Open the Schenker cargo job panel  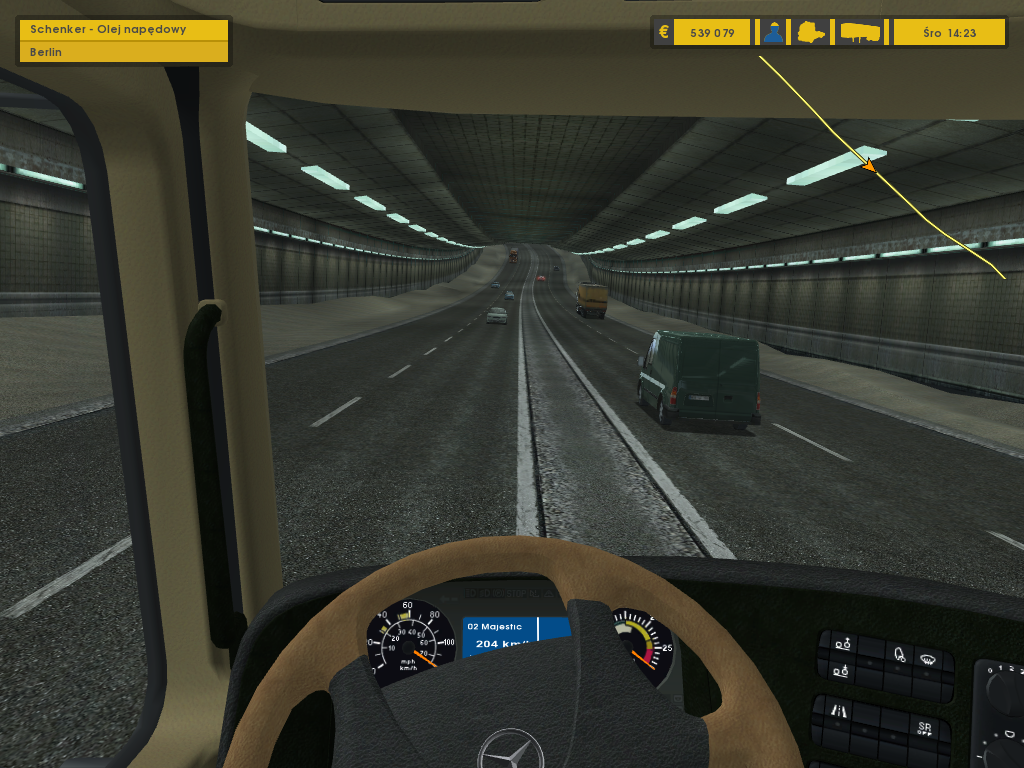click(124, 29)
